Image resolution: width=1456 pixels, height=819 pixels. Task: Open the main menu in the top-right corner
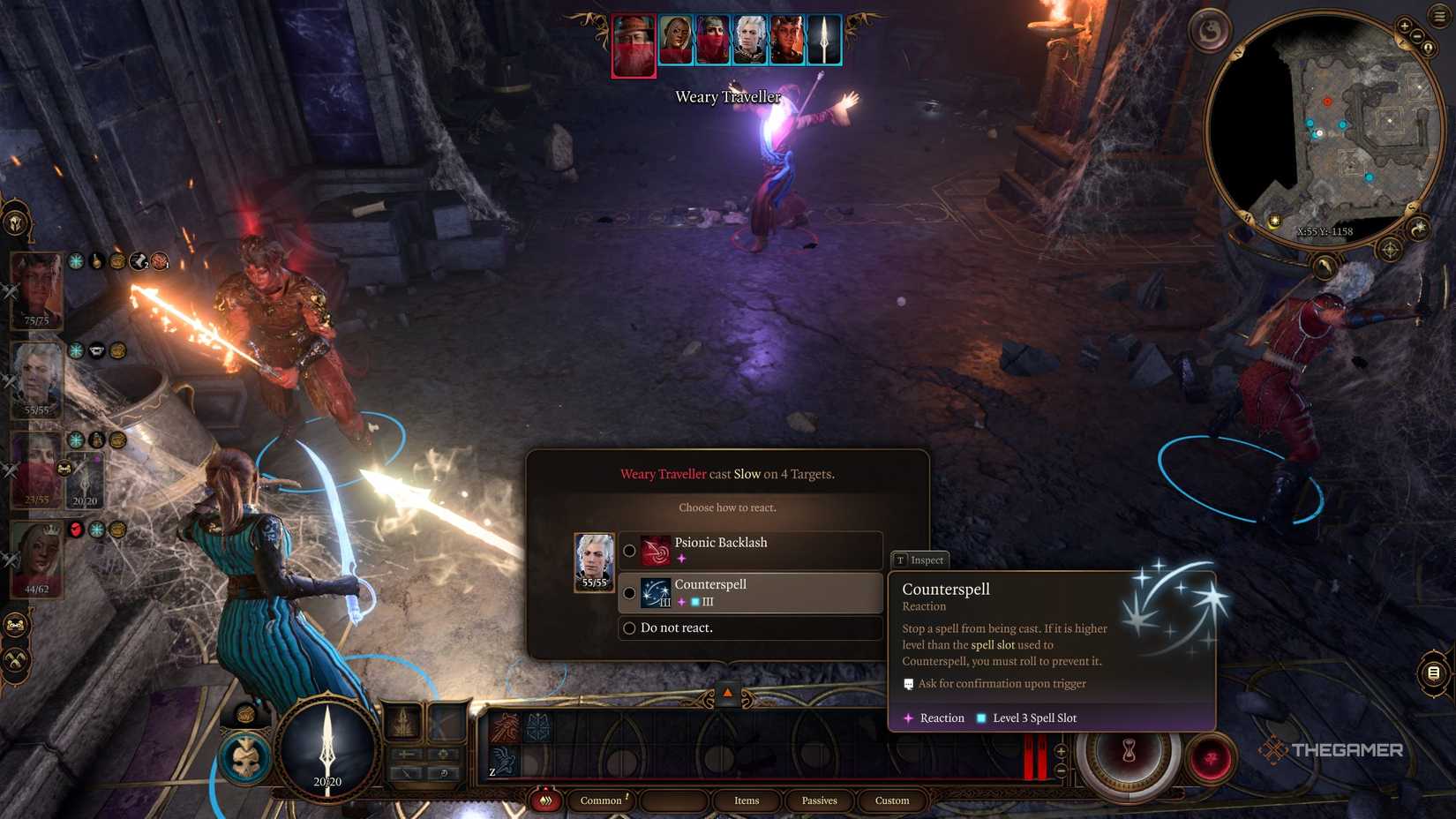pyautogui.click(x=1440, y=16)
